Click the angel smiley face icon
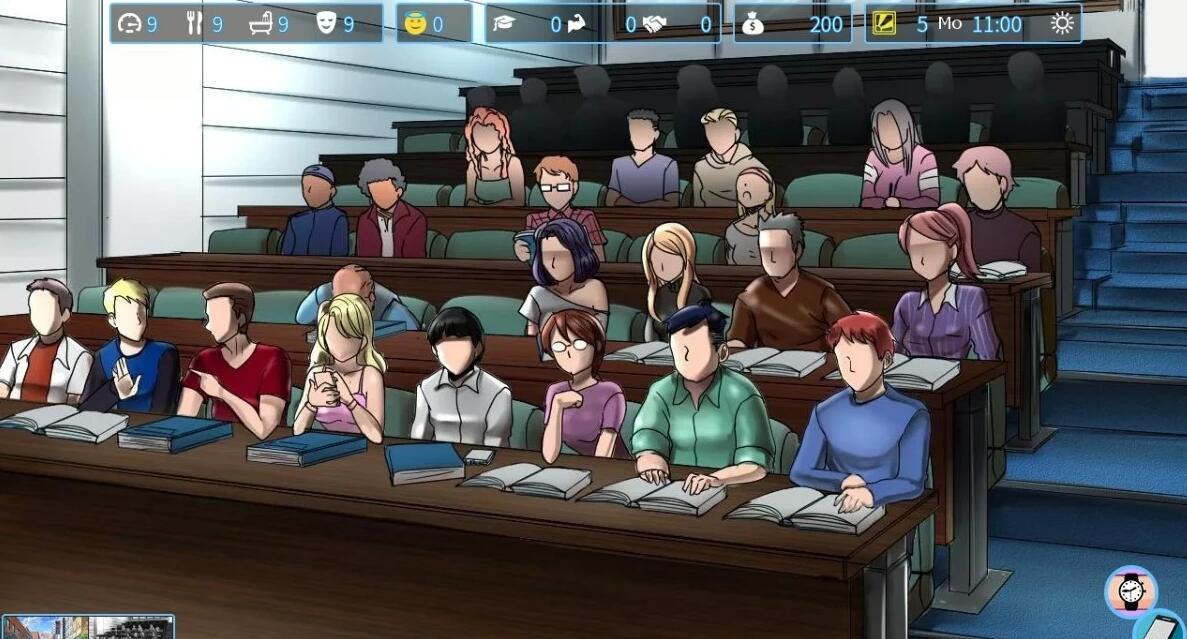Image resolution: width=1187 pixels, height=639 pixels. click(415, 23)
